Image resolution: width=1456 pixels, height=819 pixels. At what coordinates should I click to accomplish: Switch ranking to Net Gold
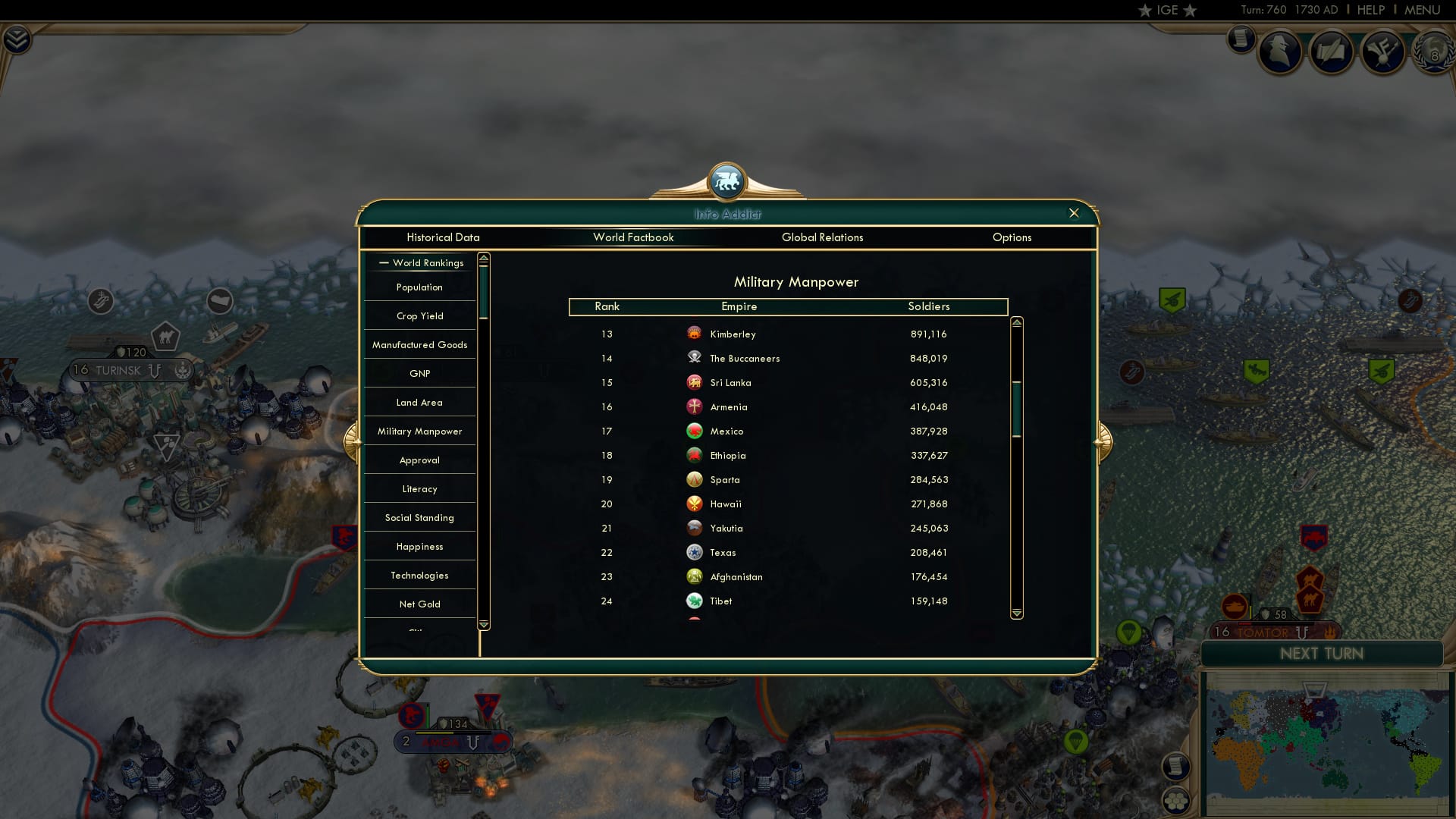[419, 604]
